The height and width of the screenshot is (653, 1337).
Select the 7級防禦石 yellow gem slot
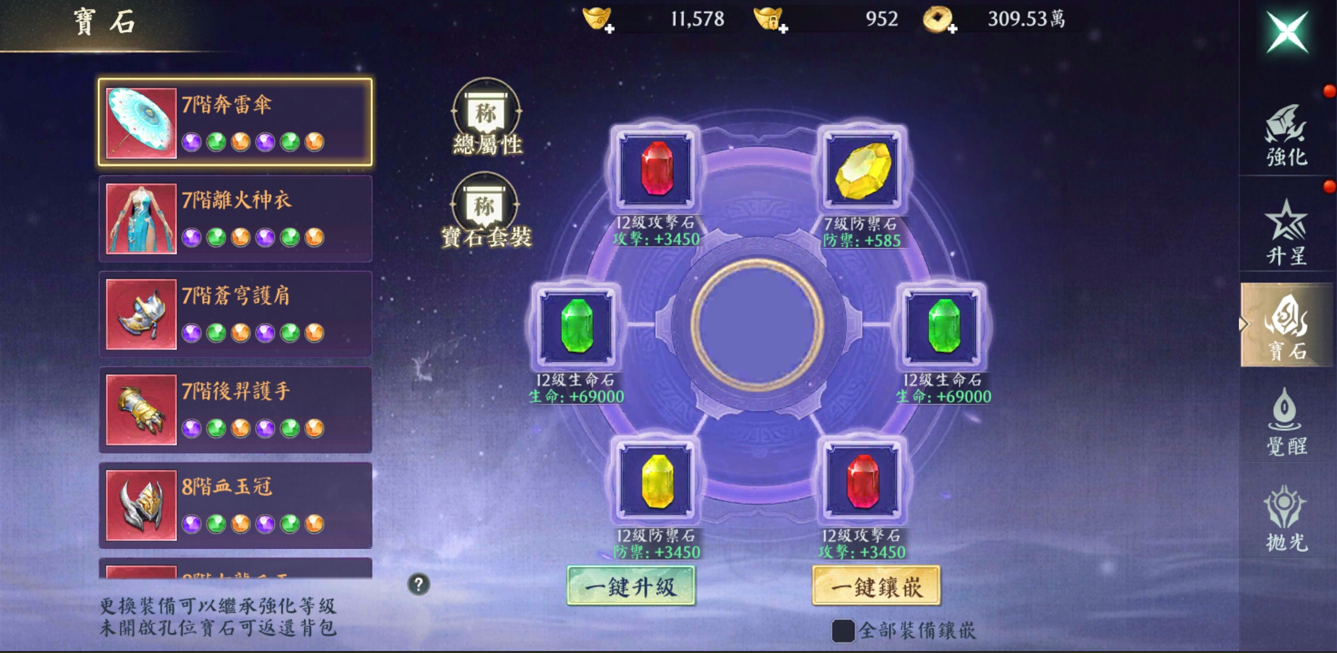(x=862, y=171)
